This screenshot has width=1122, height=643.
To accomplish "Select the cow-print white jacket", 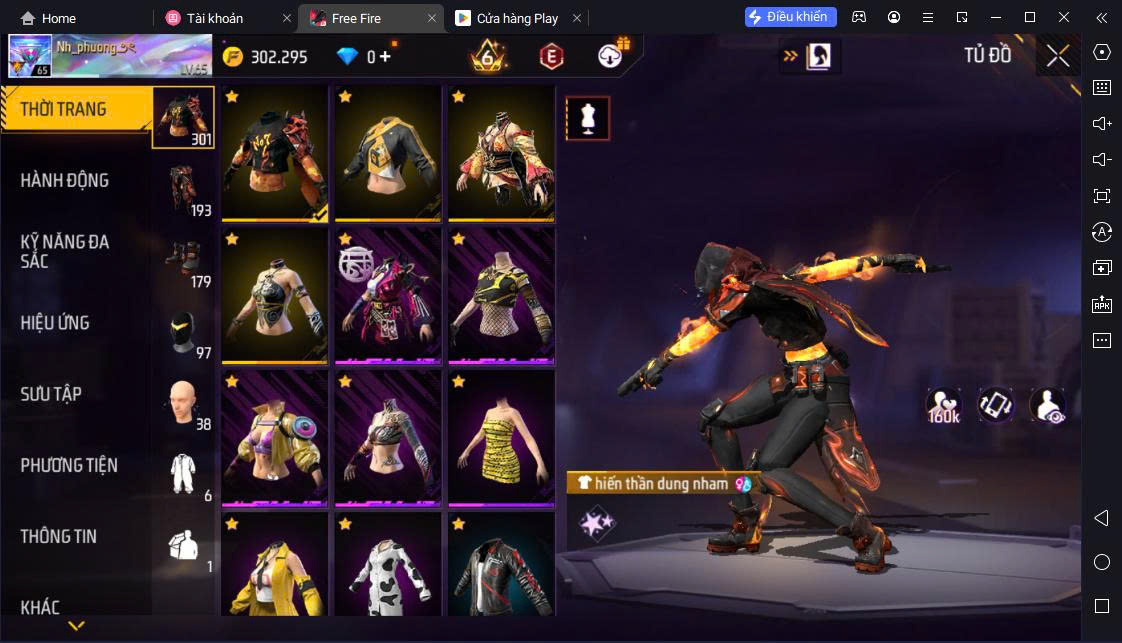I will (x=387, y=565).
